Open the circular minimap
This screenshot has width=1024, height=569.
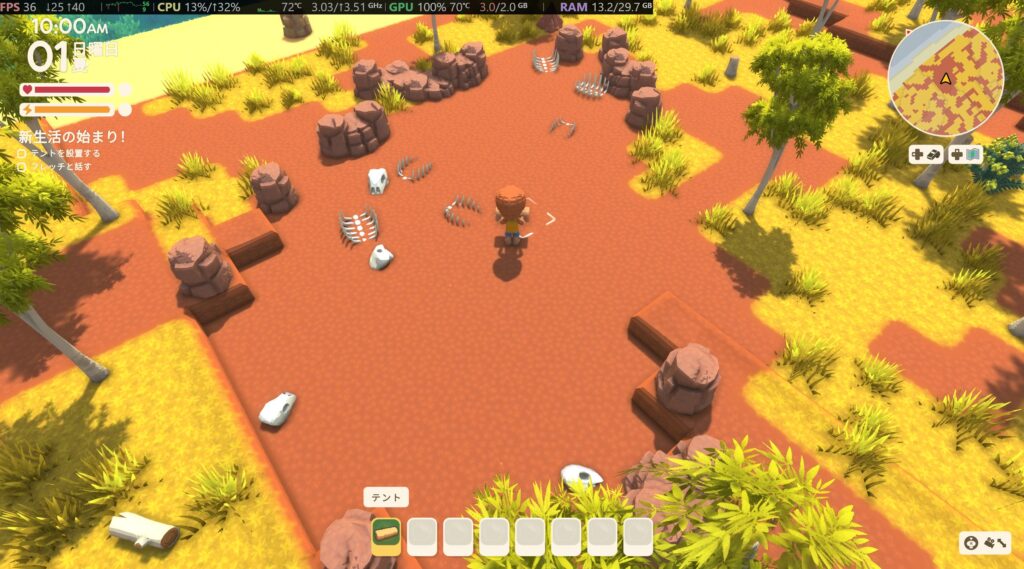pyautogui.click(x=945, y=79)
